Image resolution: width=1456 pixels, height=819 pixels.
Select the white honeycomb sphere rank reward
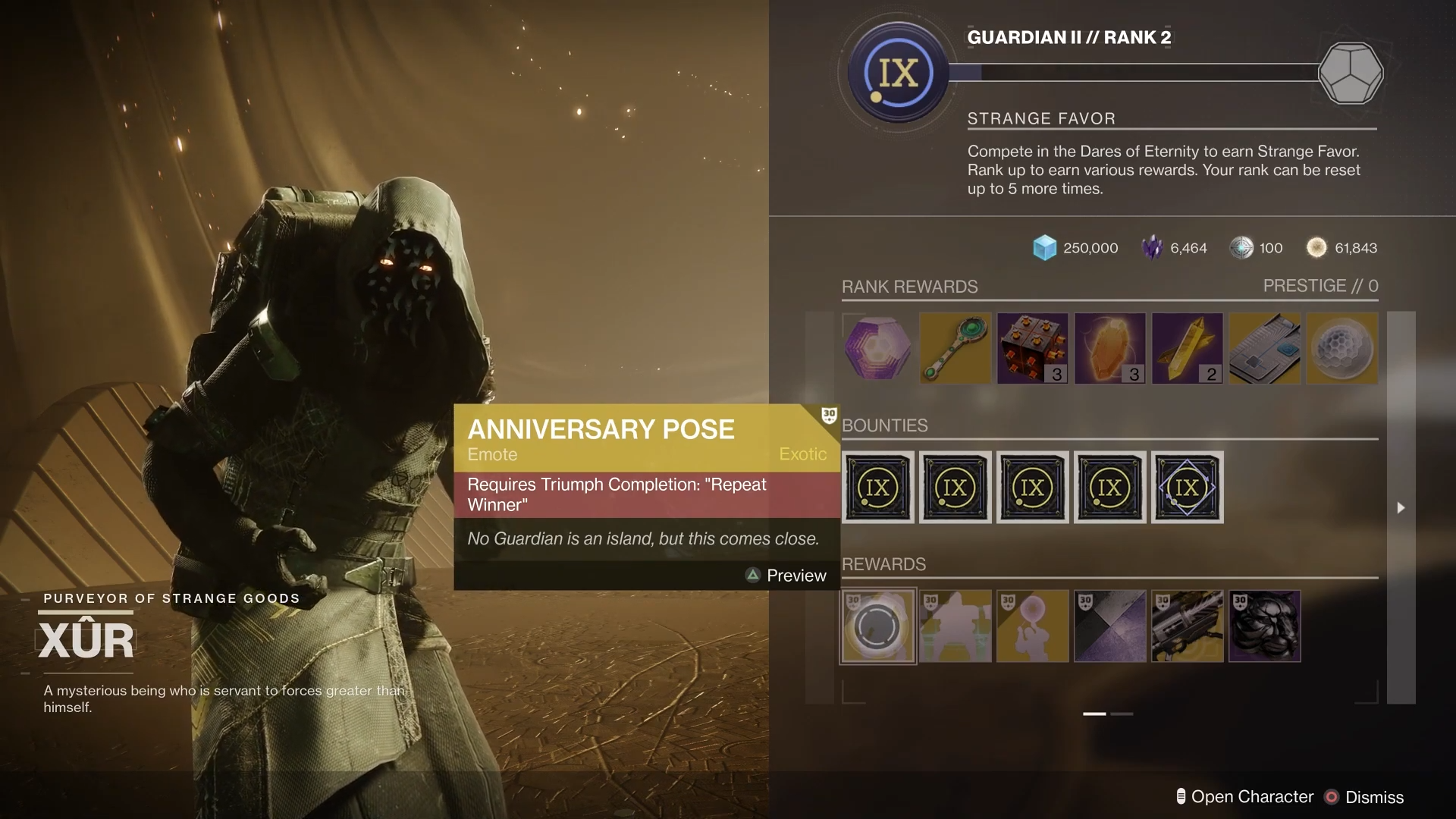(x=1341, y=348)
